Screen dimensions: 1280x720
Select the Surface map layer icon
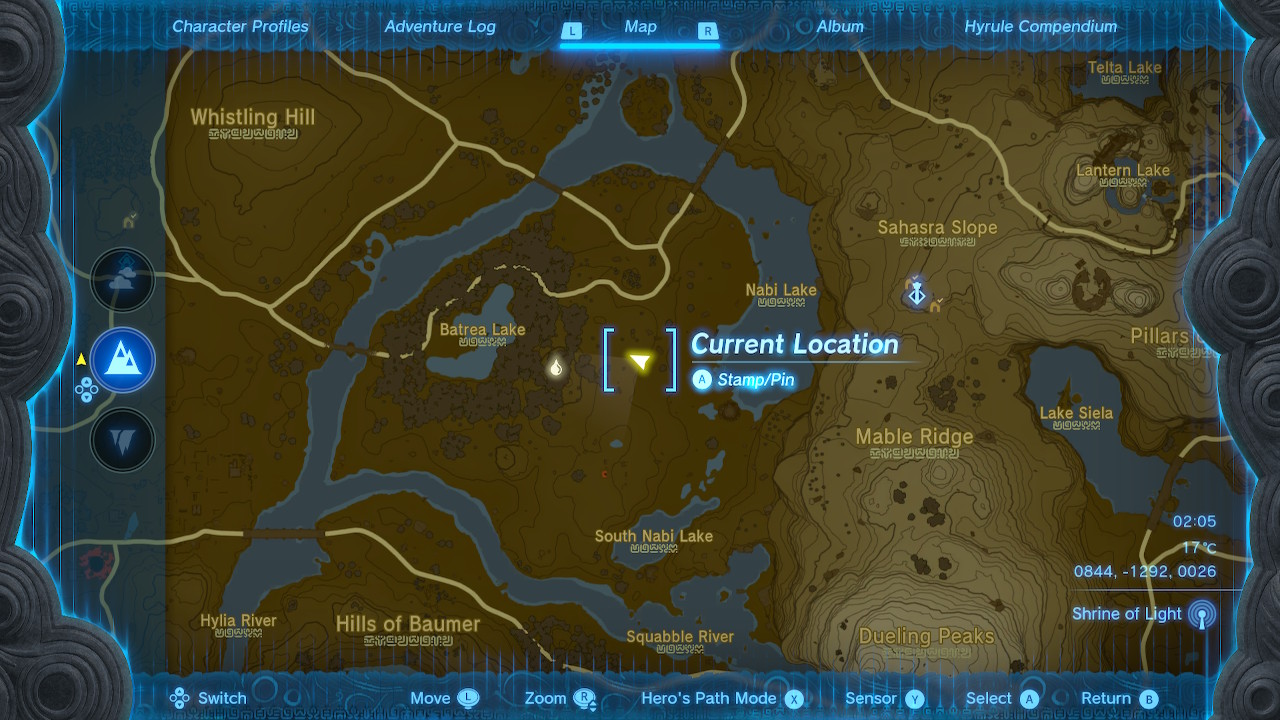point(122,360)
